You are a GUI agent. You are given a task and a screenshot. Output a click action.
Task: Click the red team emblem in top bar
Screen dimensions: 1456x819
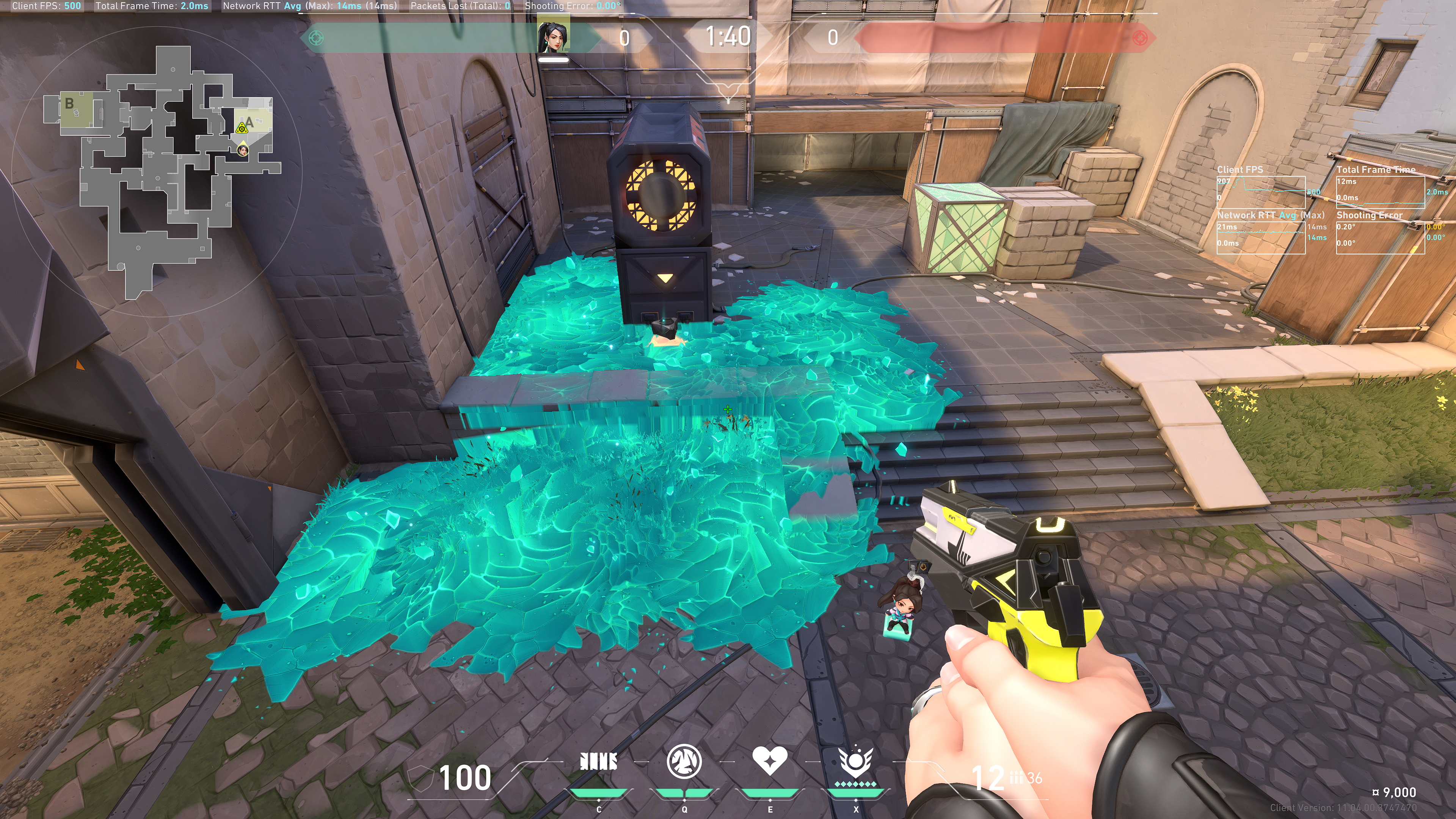(x=1140, y=38)
